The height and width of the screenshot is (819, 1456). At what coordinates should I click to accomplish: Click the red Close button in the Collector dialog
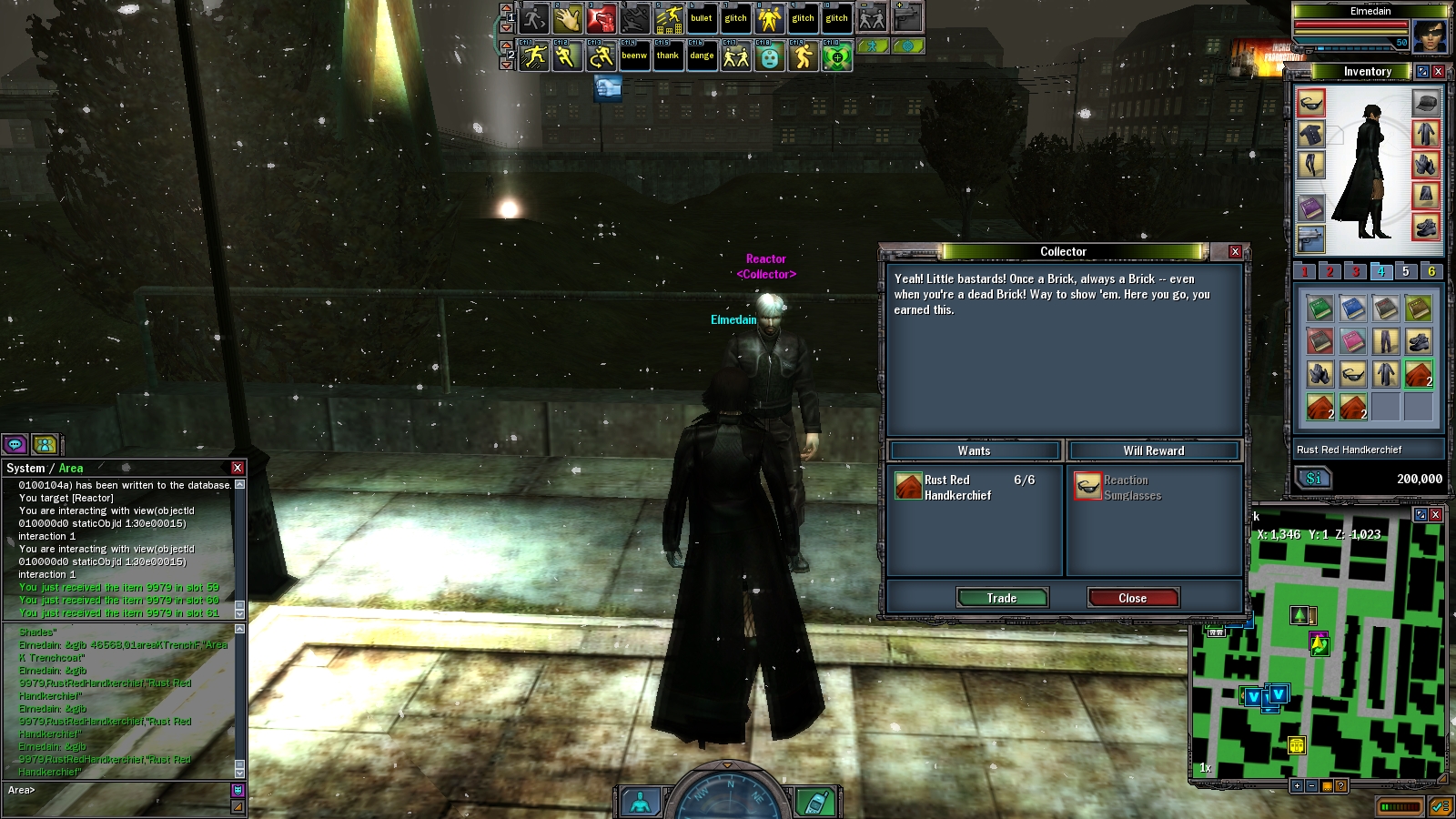click(1133, 598)
